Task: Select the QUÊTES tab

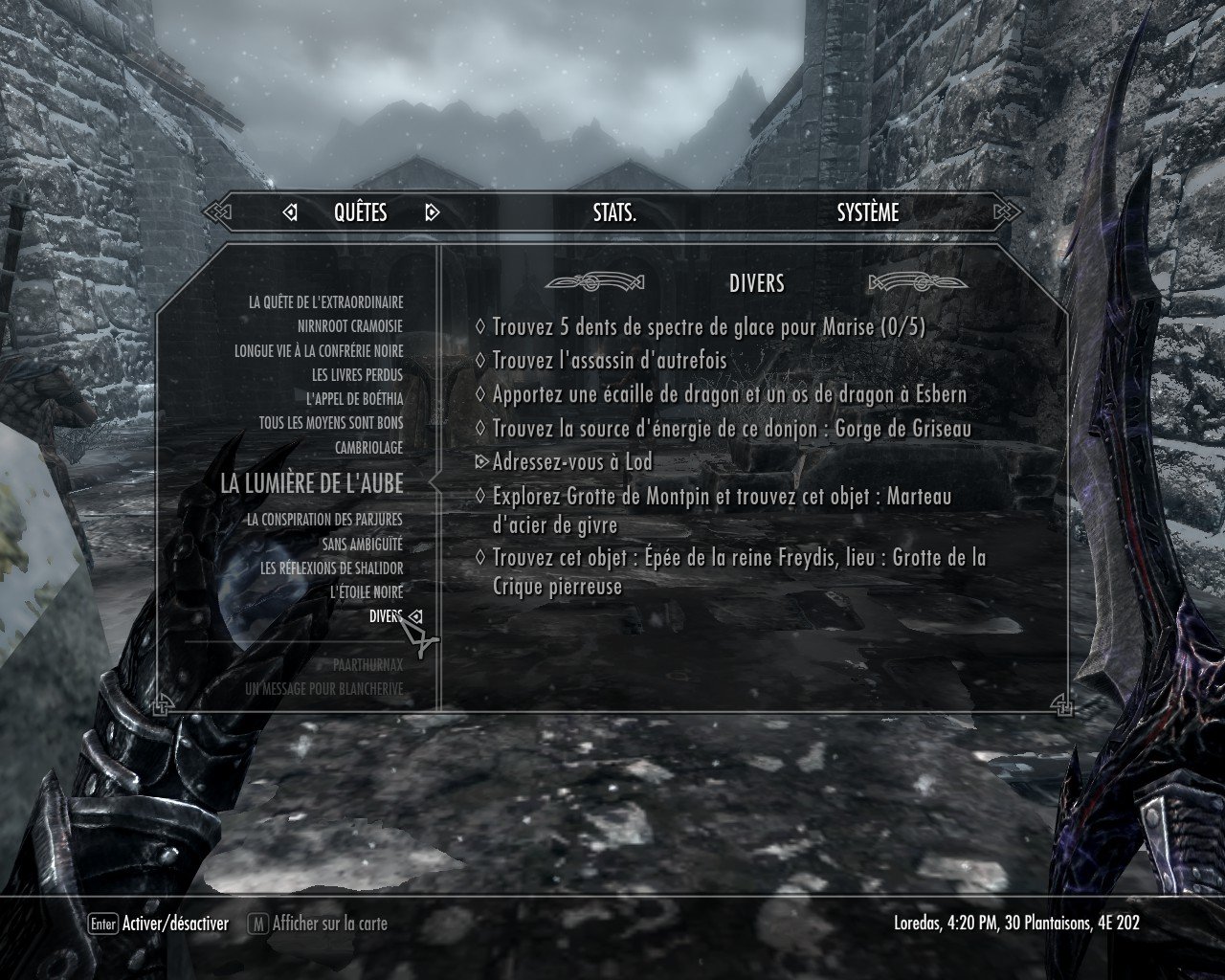Action: [360, 212]
